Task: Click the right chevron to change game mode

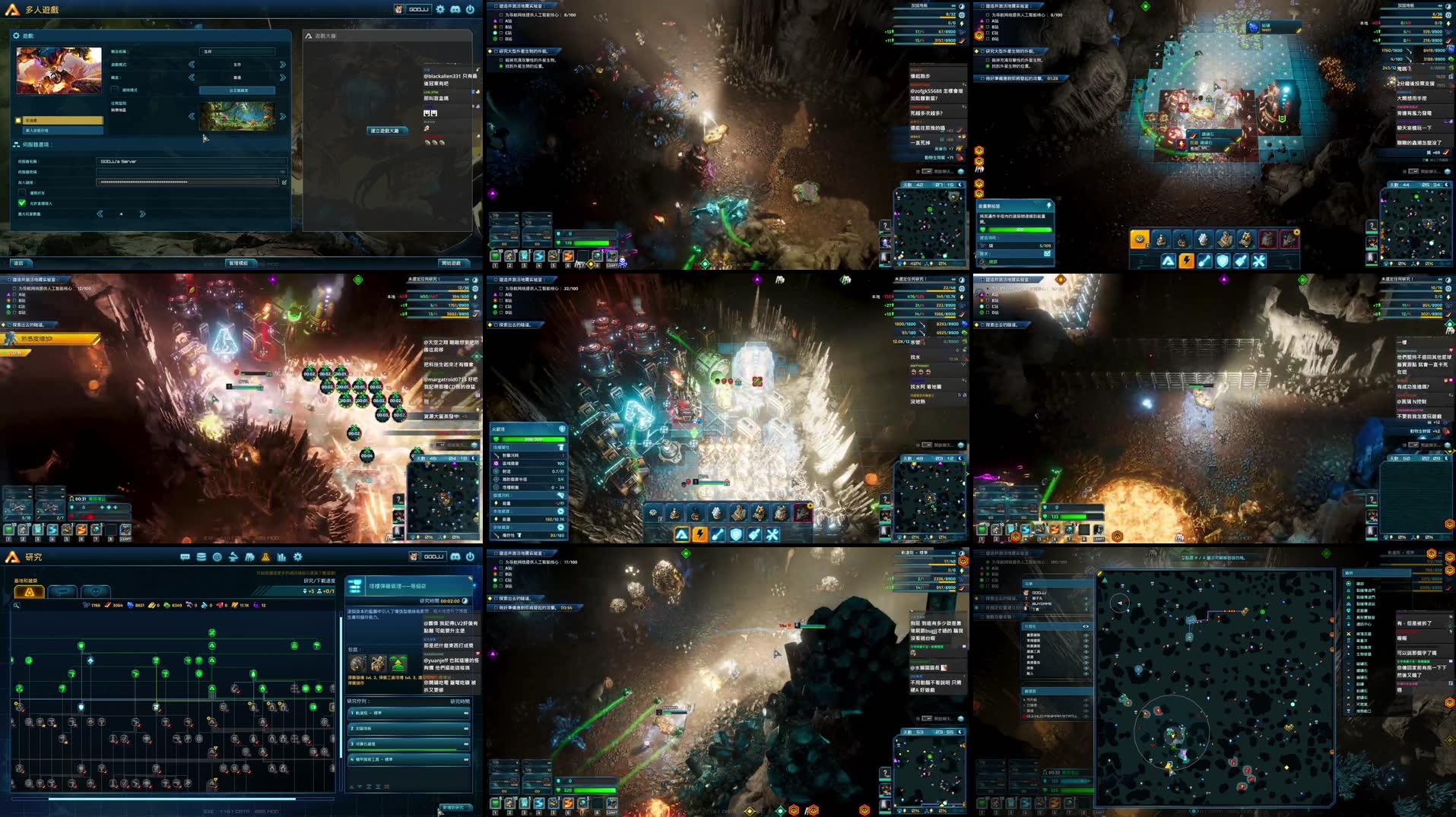Action: click(x=281, y=65)
